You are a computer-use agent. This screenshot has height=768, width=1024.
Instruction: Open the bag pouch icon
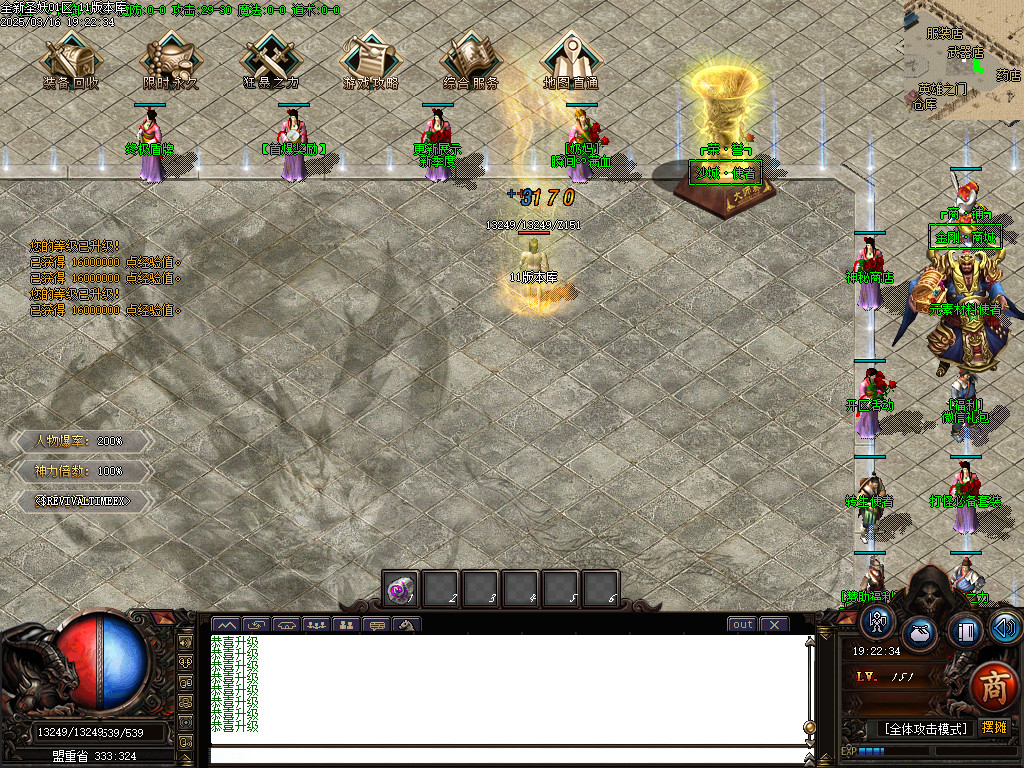920,634
